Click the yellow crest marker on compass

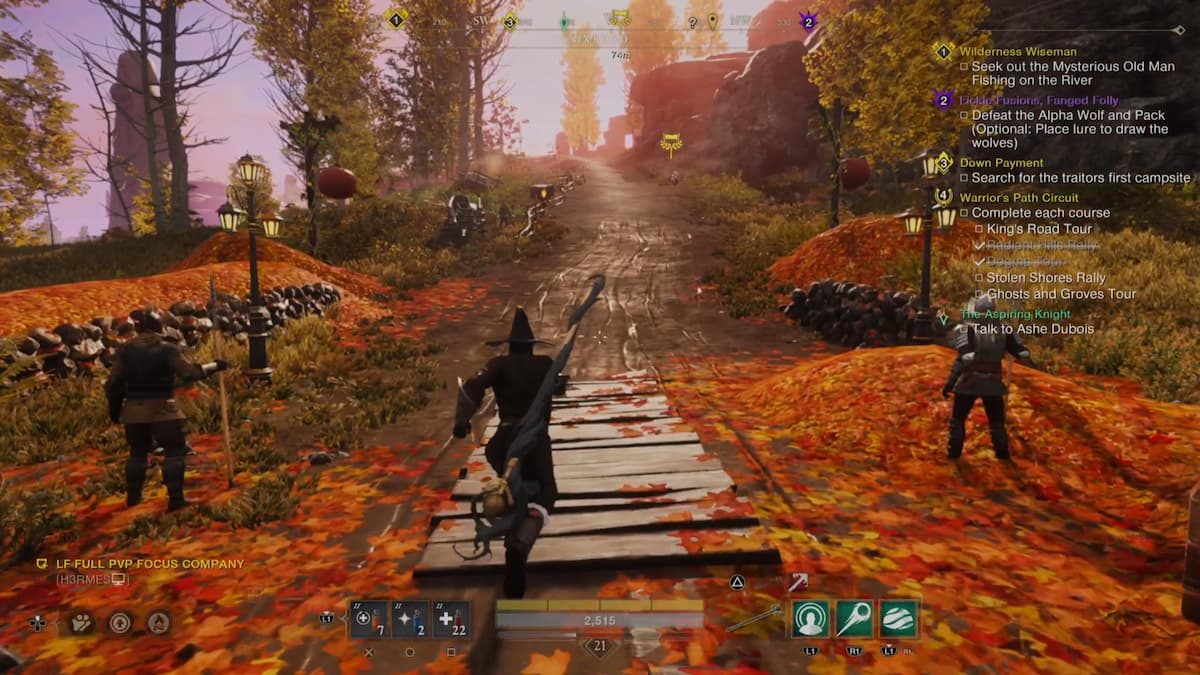(x=620, y=17)
